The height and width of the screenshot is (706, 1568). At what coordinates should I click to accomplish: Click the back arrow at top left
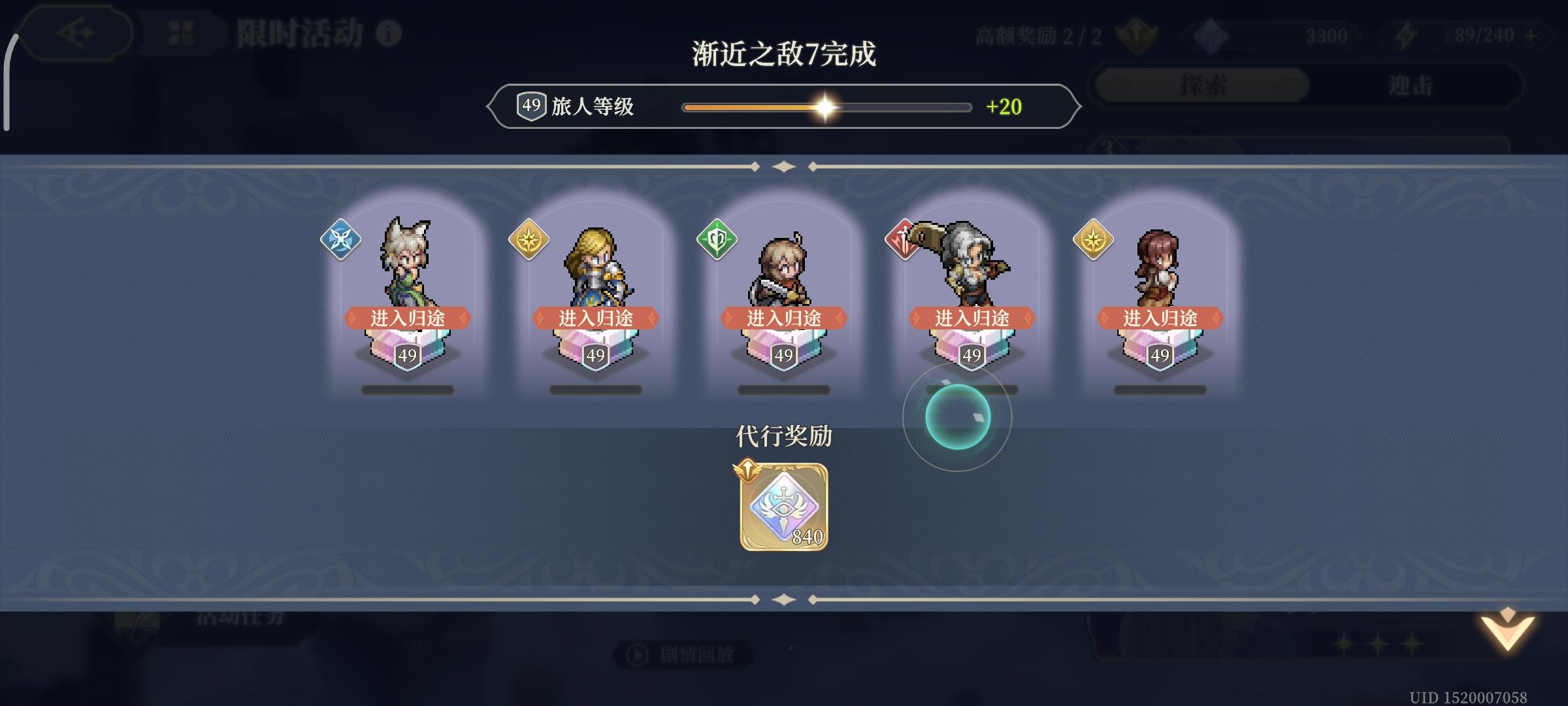[74, 33]
